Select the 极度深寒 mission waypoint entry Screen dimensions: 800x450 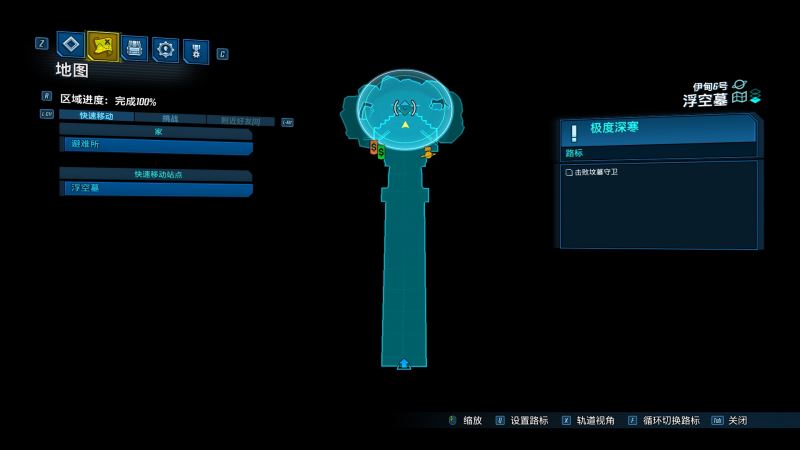click(657, 130)
